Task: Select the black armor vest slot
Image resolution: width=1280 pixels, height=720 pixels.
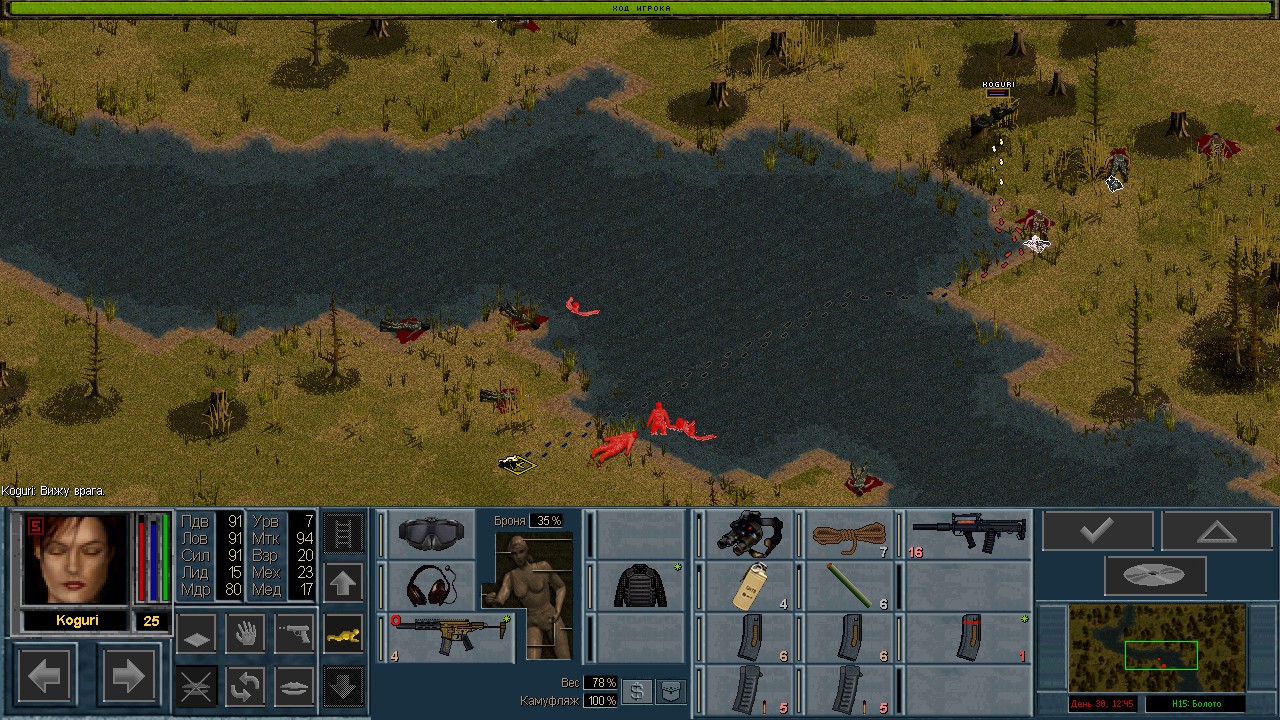Action: (x=640, y=585)
